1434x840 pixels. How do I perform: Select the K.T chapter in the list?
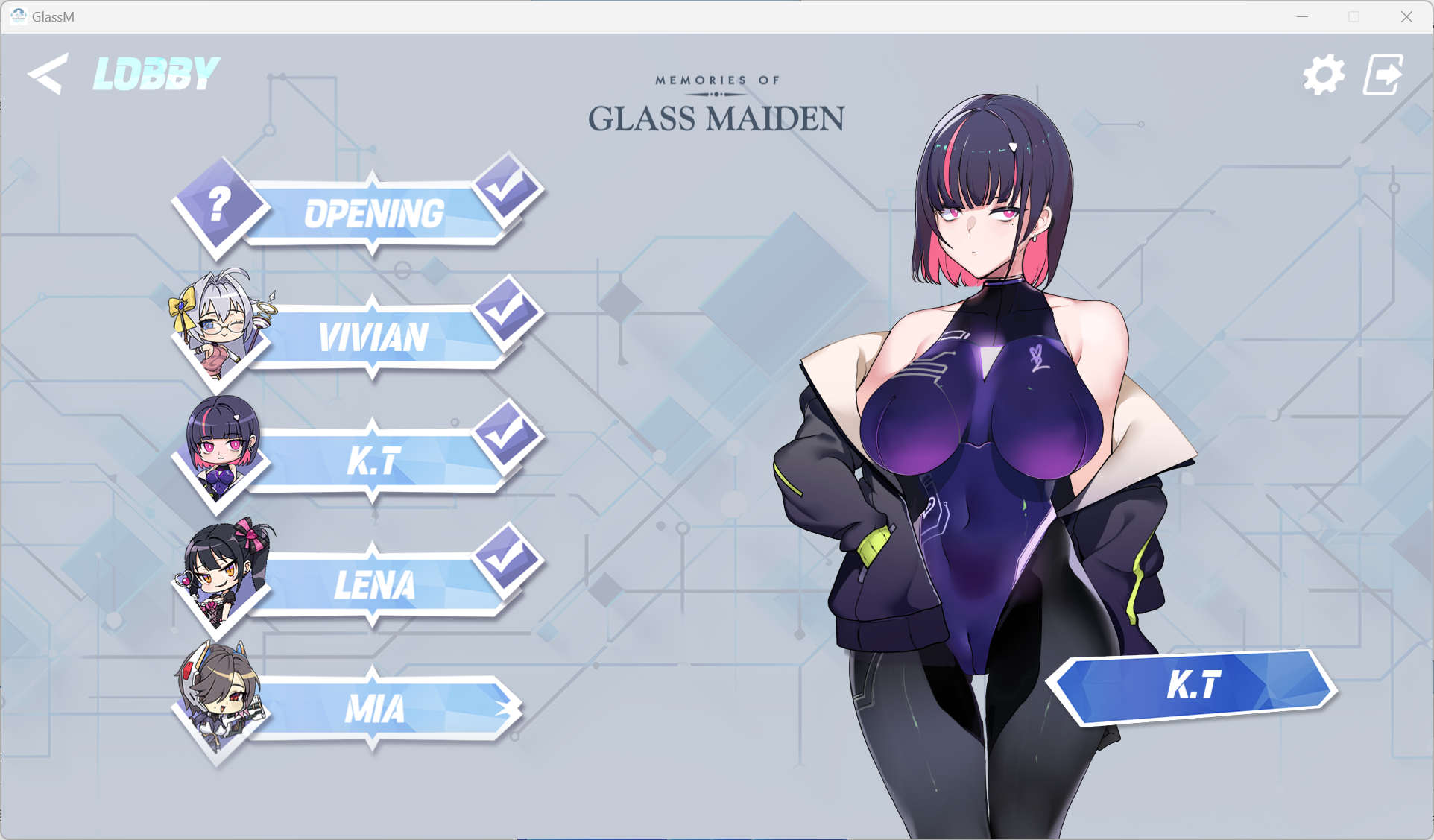point(373,461)
